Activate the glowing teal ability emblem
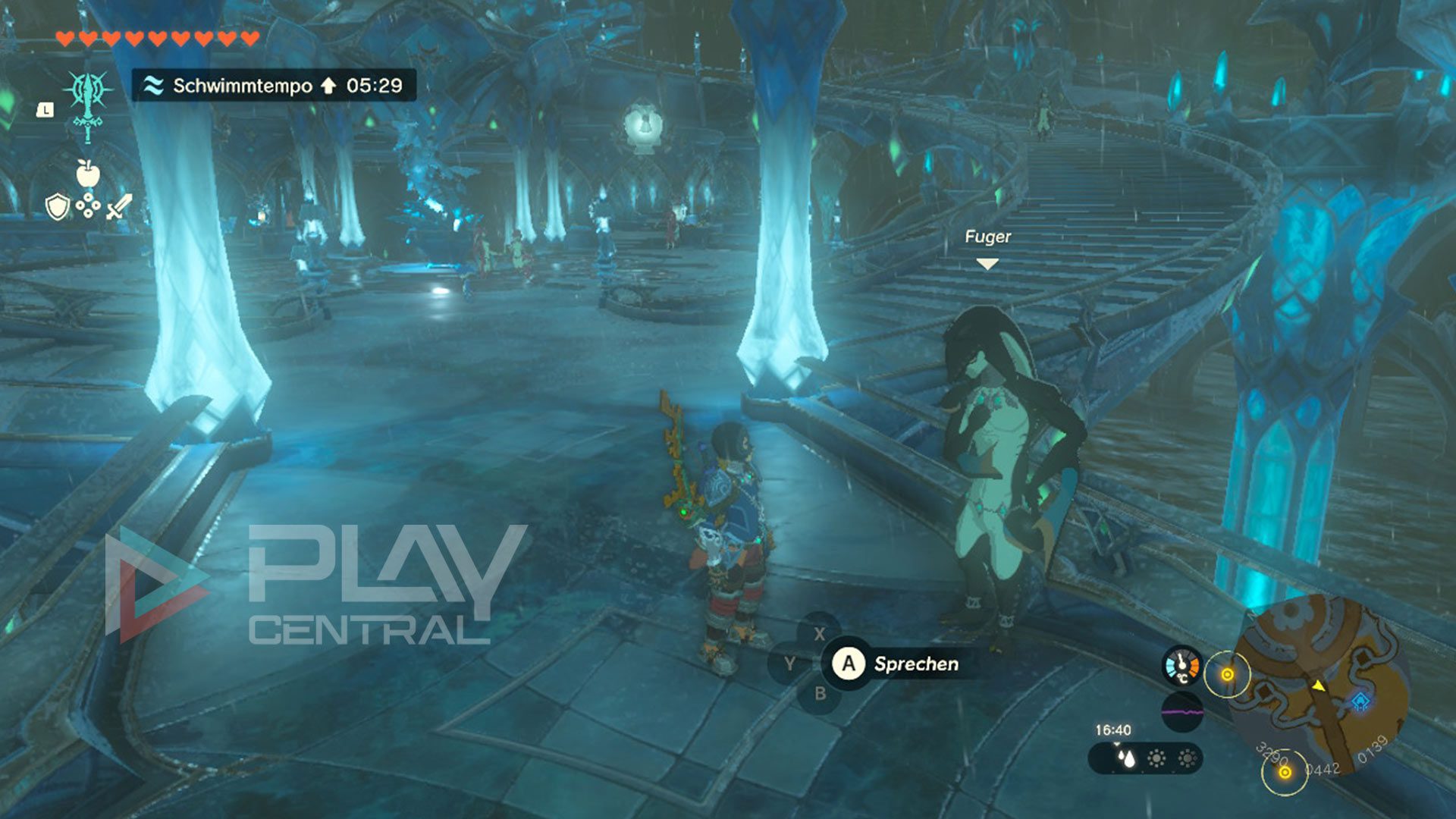Screen dimensions: 1456x819 pos(89,103)
